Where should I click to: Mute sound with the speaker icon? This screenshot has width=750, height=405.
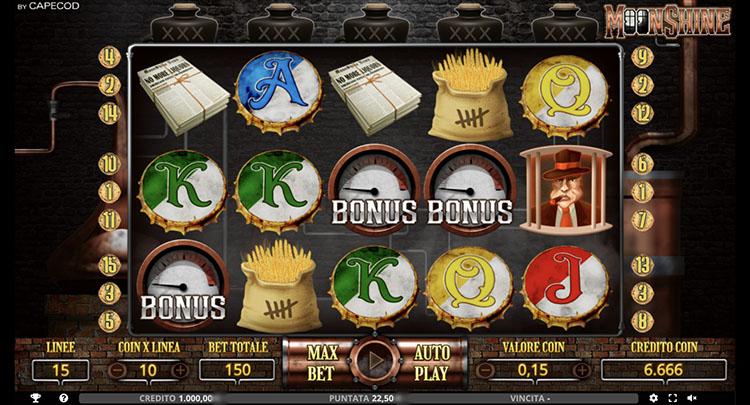tap(692, 398)
